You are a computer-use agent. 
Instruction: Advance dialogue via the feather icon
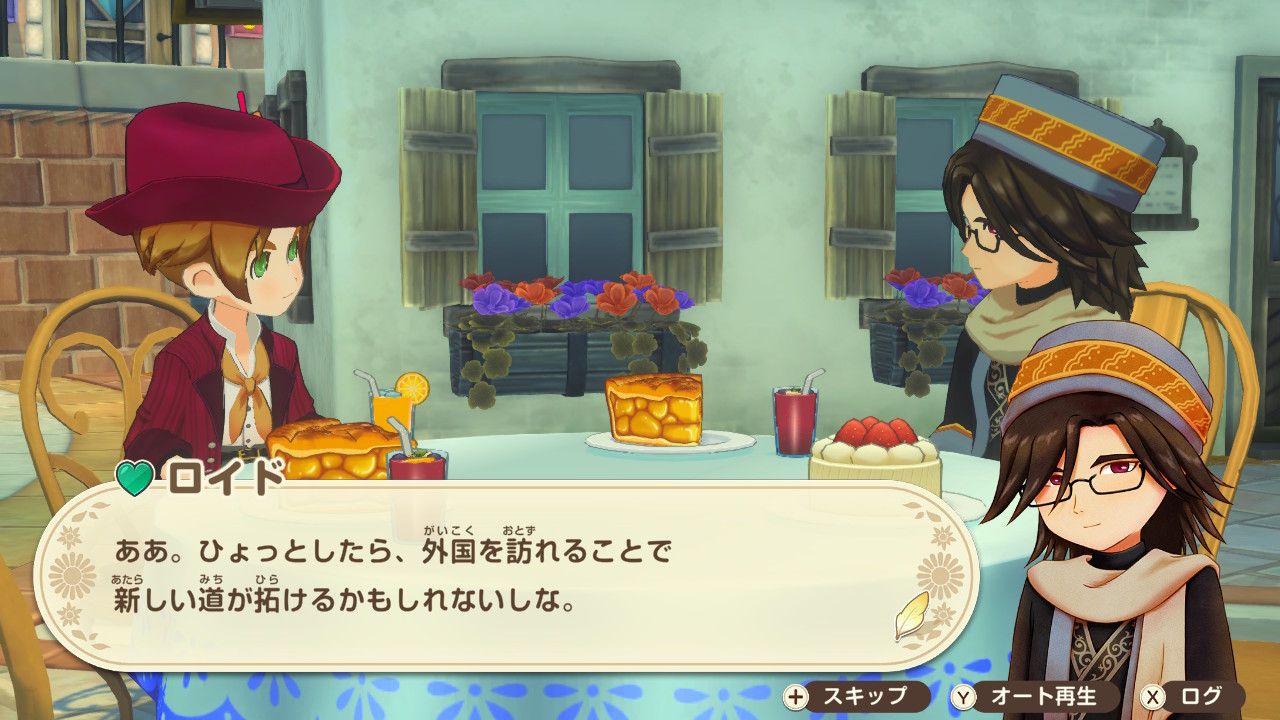[911, 616]
